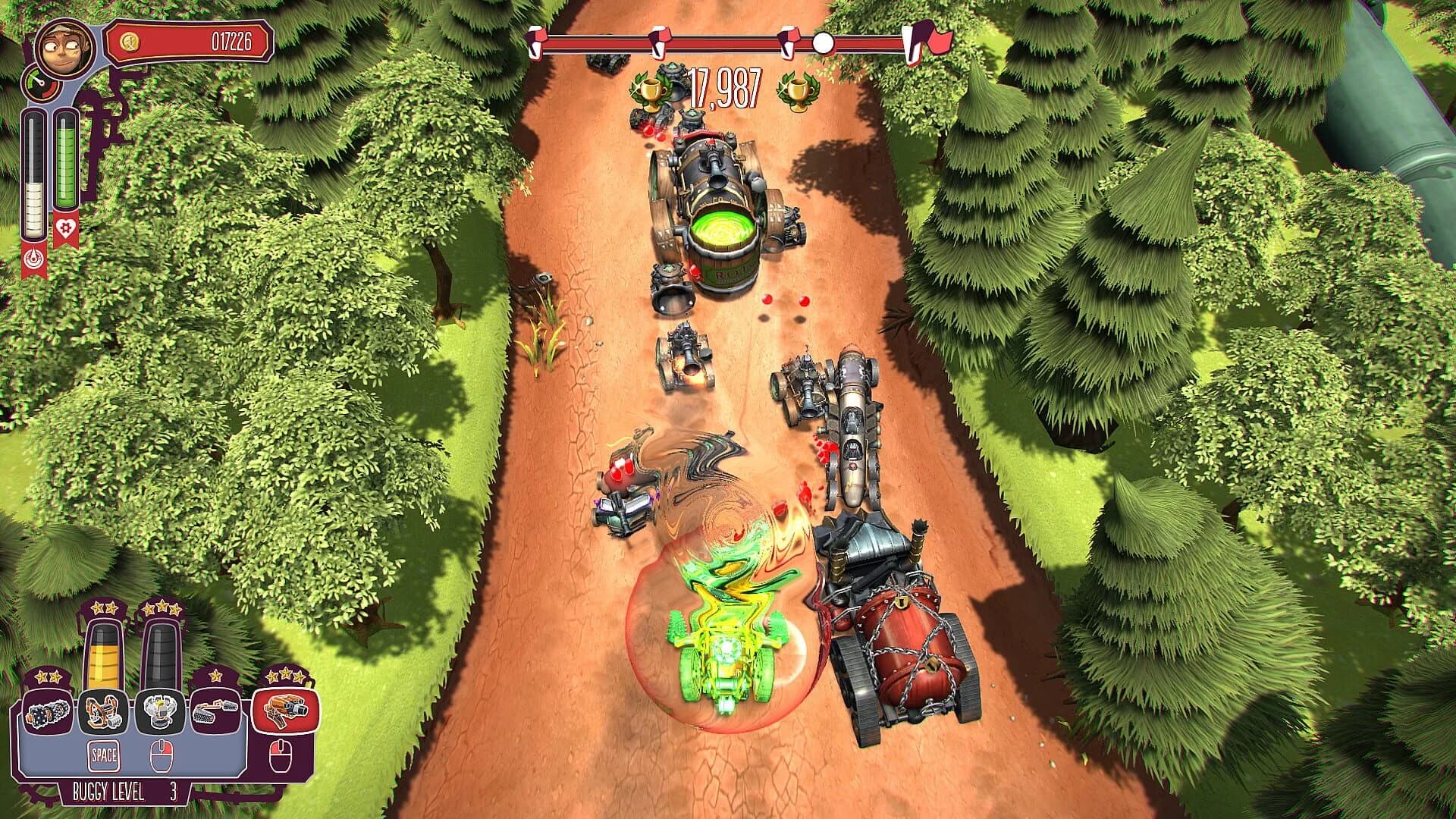Activate the red highlighted flamethrower weapon
This screenshot has width=1456, height=819.
(x=283, y=711)
